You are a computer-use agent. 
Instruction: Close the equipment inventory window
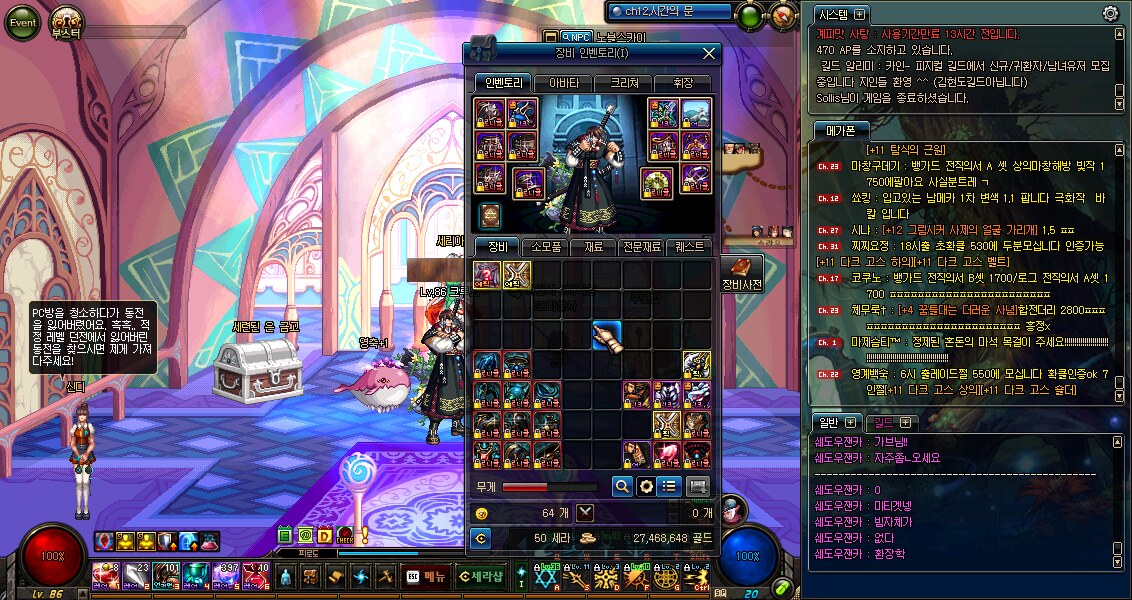(709, 54)
